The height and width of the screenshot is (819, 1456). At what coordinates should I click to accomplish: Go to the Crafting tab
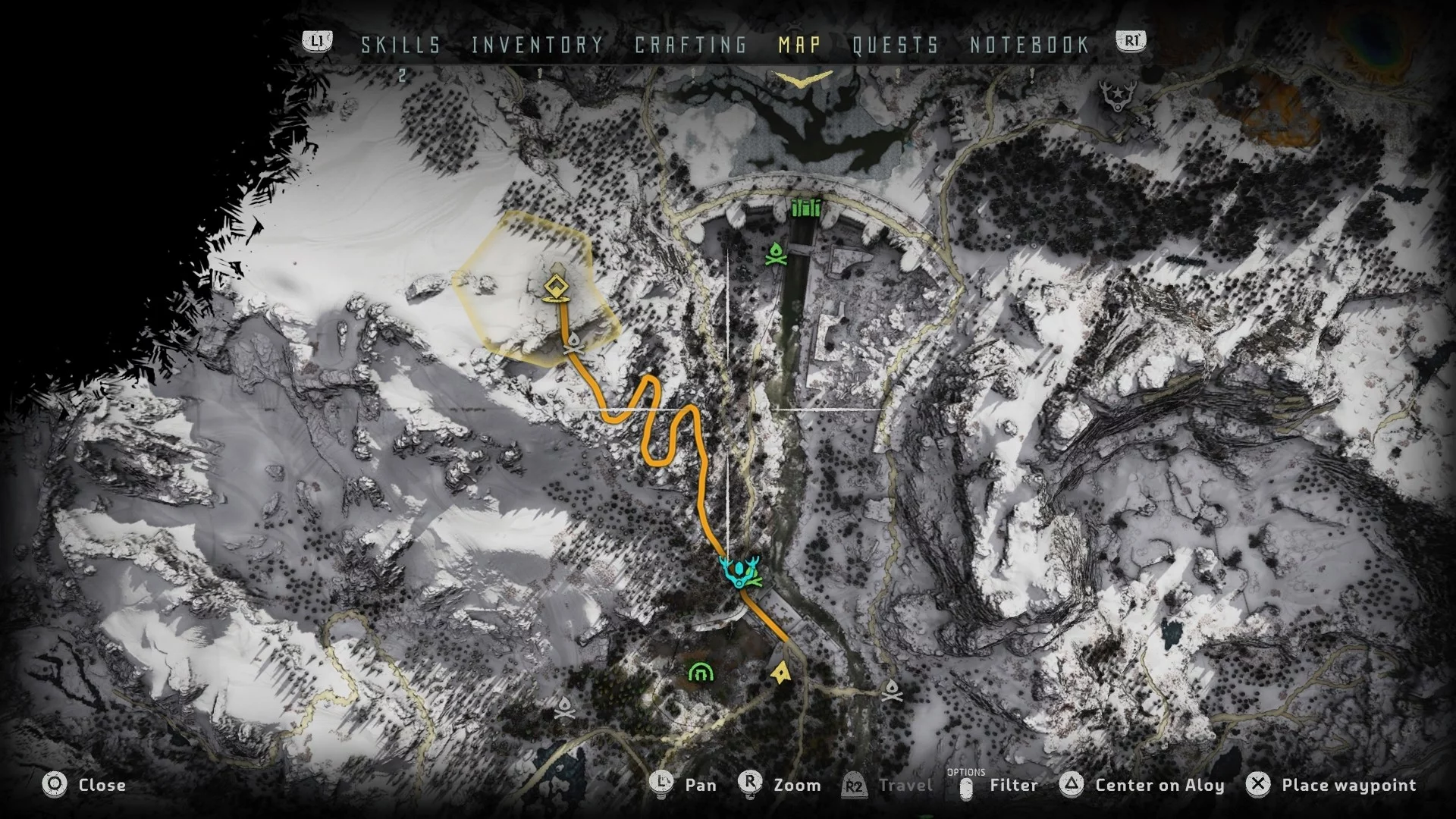[690, 45]
